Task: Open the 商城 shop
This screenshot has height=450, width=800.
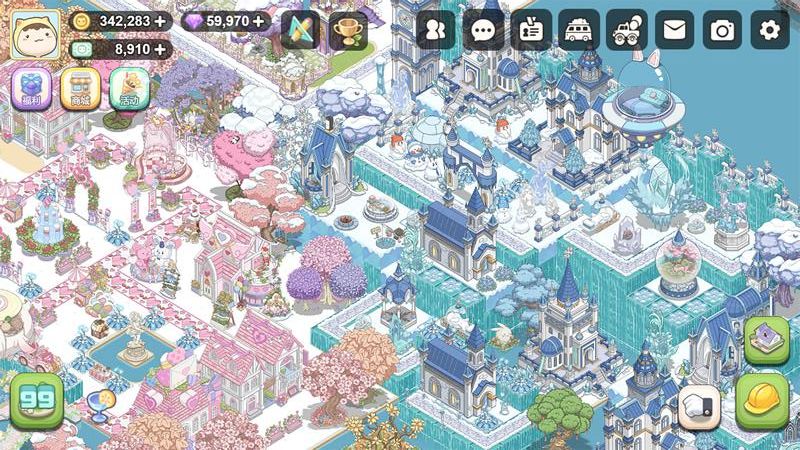Action: [x=80, y=89]
